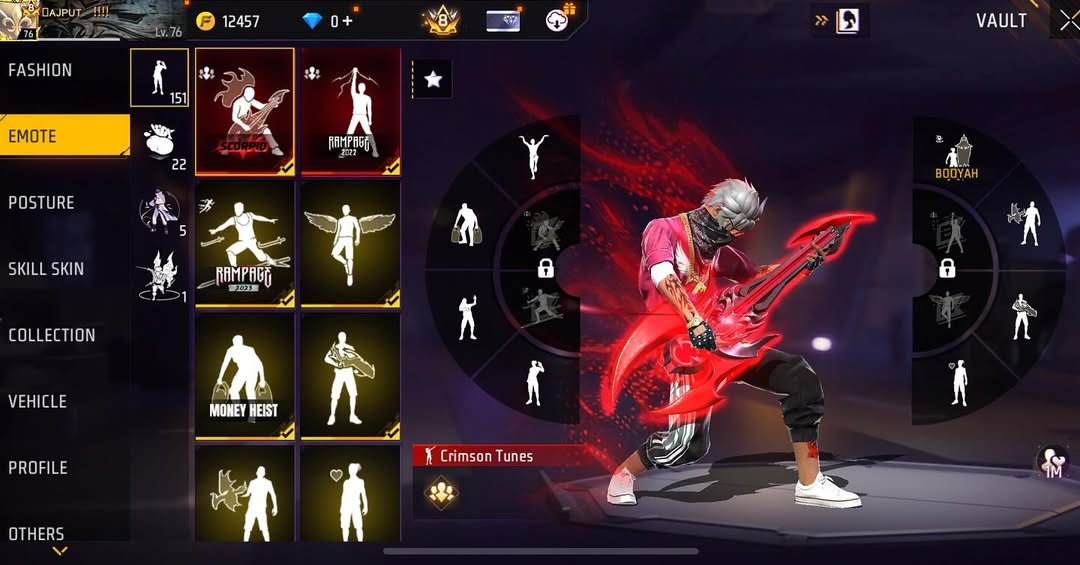The image size is (1080, 565).
Task: Open the Fashion vault section
Action: 41,70
